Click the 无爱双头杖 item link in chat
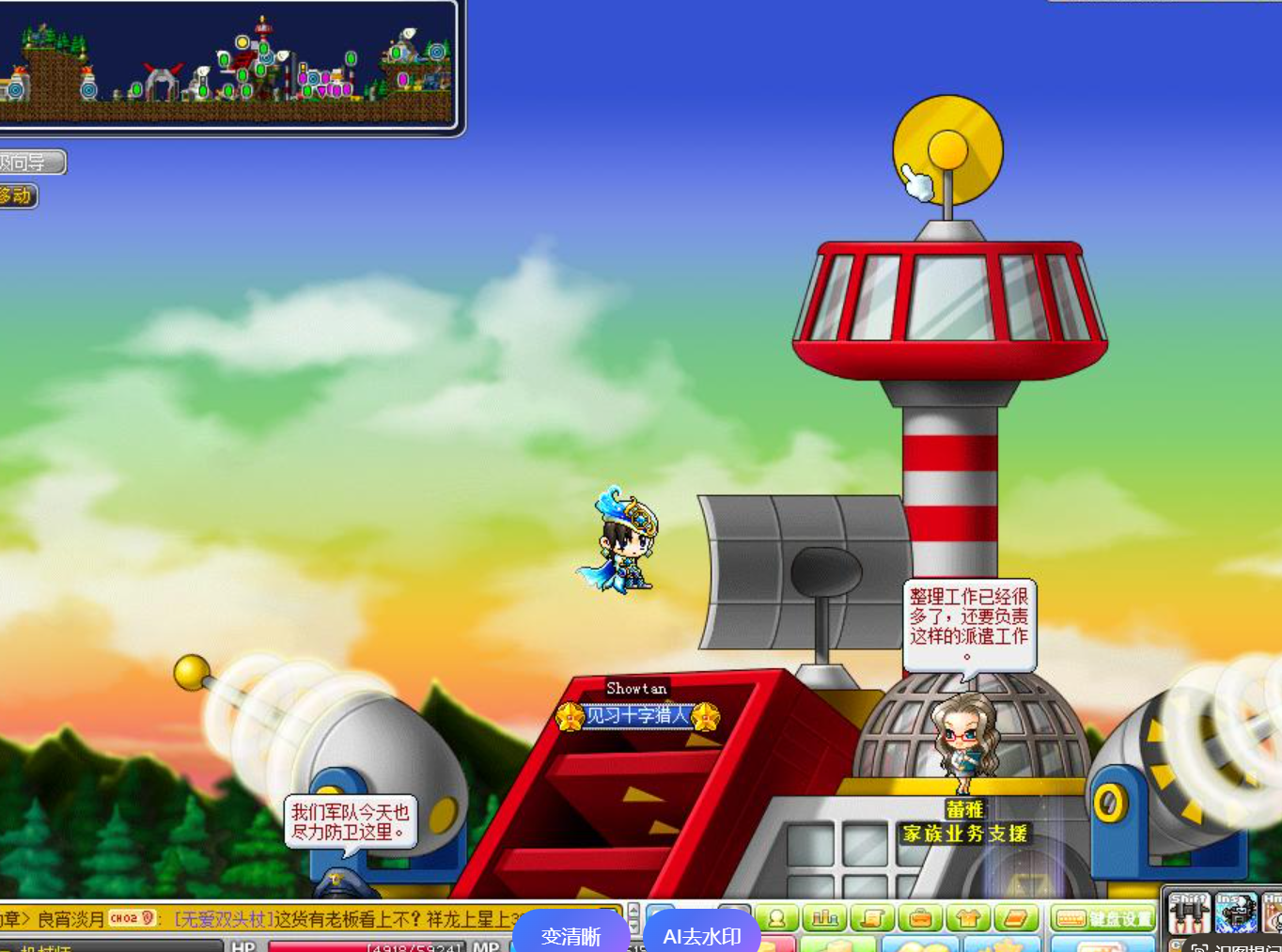The width and height of the screenshot is (1282, 952). (224, 918)
